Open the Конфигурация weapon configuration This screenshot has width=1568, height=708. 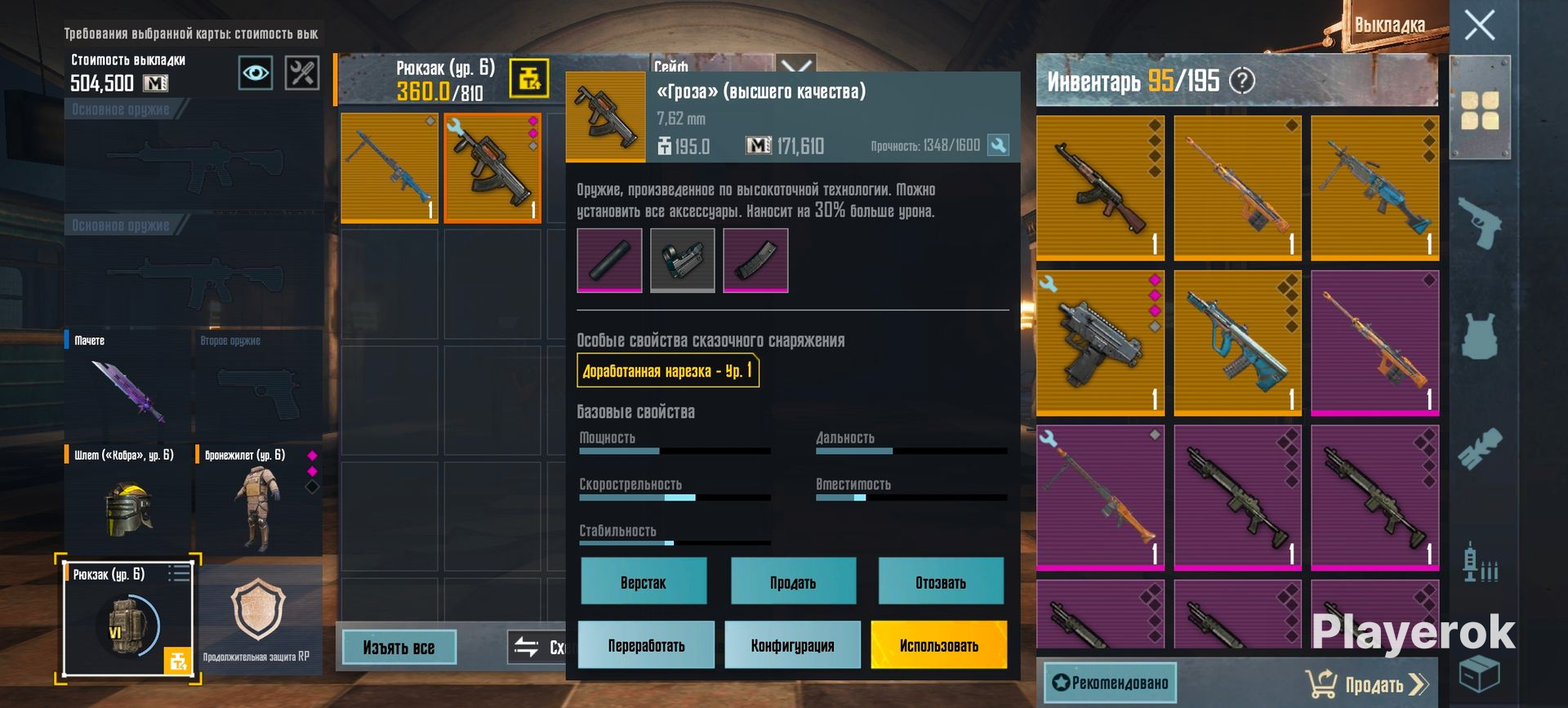tap(792, 645)
